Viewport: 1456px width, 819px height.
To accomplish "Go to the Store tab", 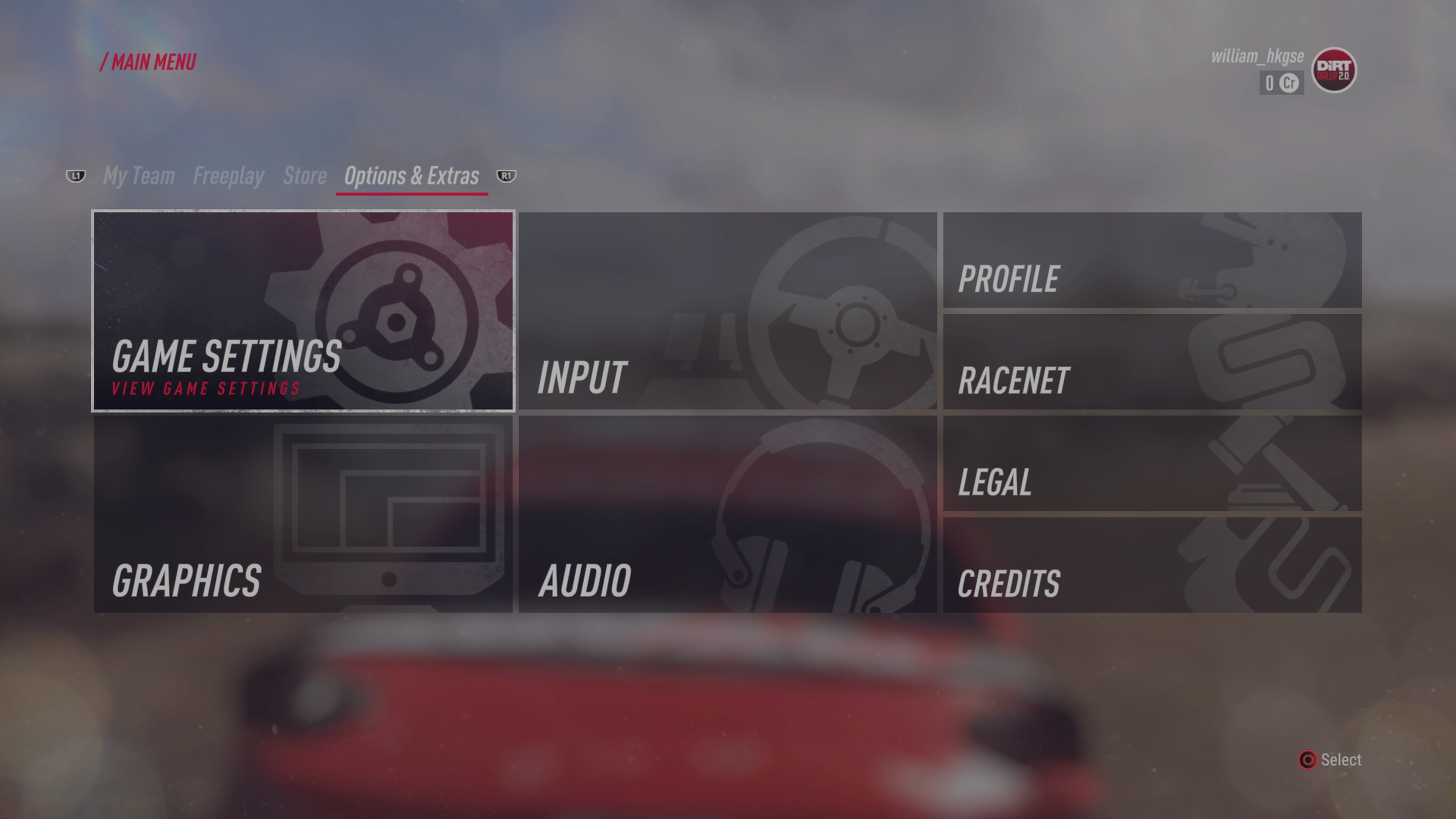I will (x=304, y=176).
